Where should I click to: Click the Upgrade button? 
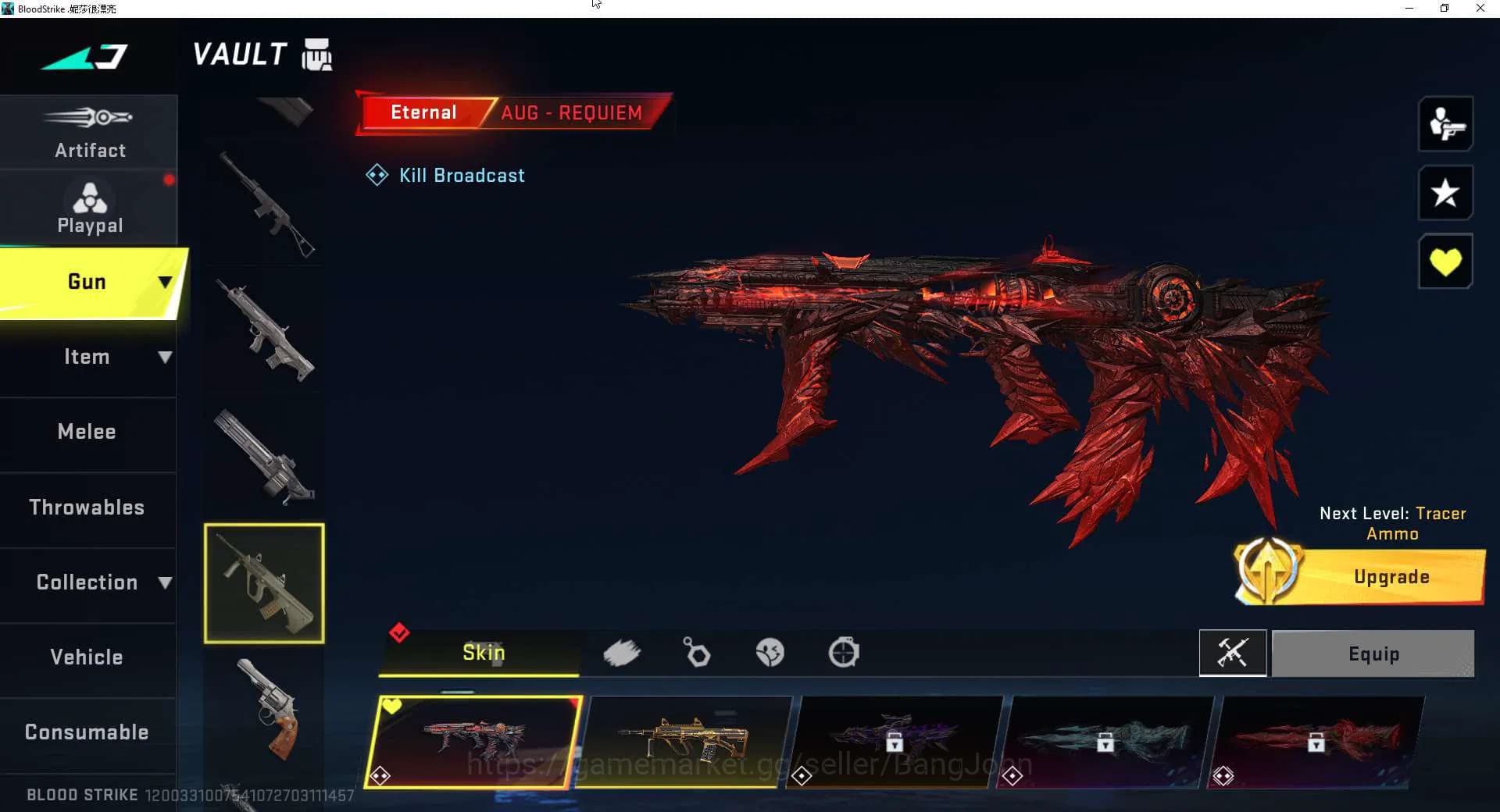tap(1390, 577)
